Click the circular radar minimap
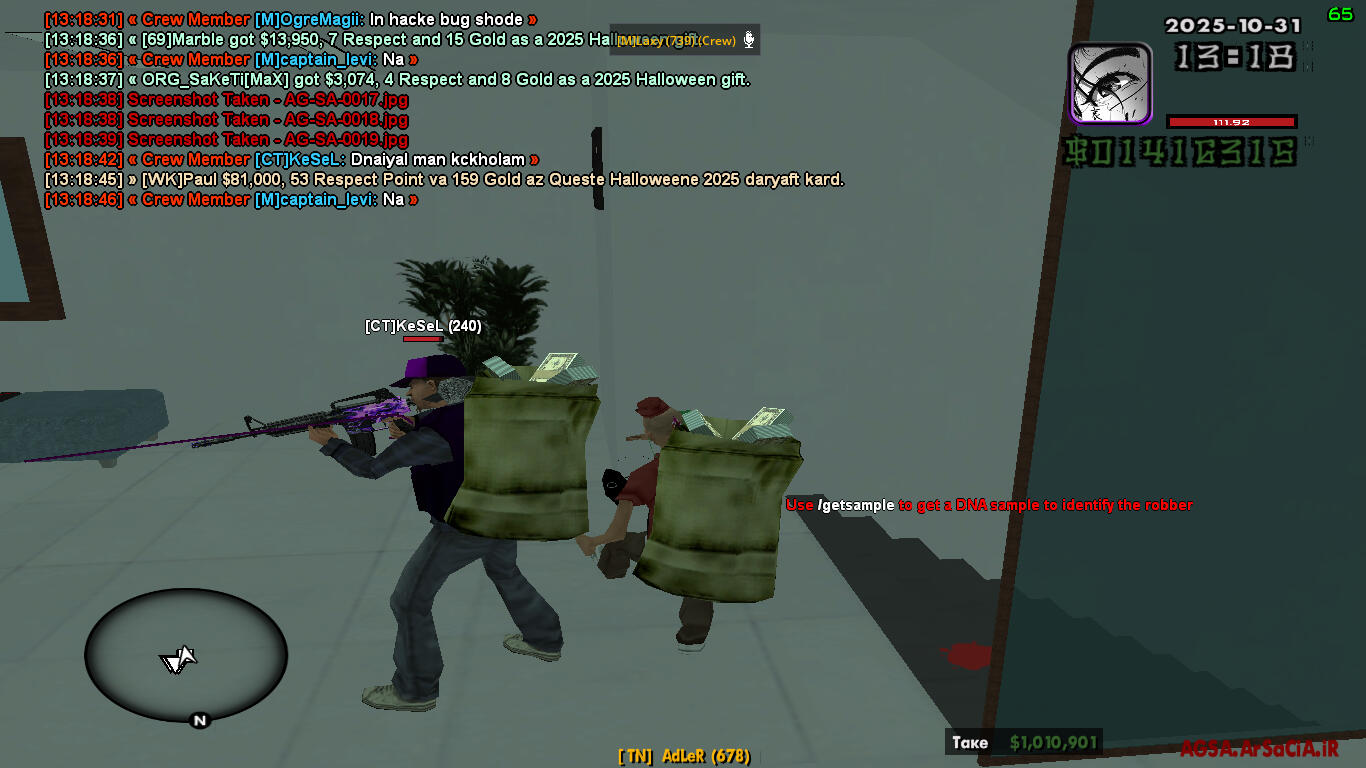Screen dimensions: 1366x768 point(185,654)
